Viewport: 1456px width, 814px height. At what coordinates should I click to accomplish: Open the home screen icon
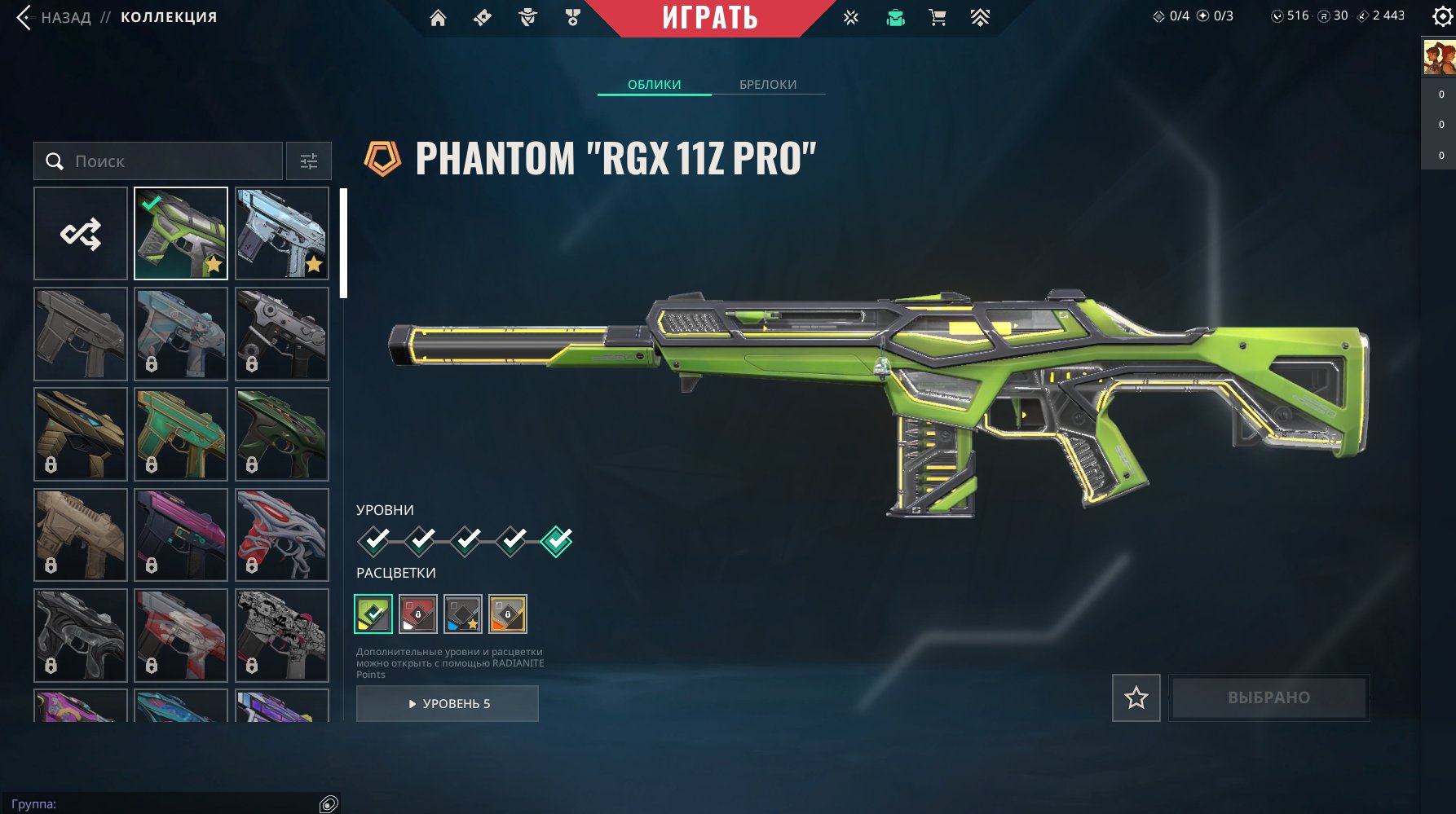(438, 18)
